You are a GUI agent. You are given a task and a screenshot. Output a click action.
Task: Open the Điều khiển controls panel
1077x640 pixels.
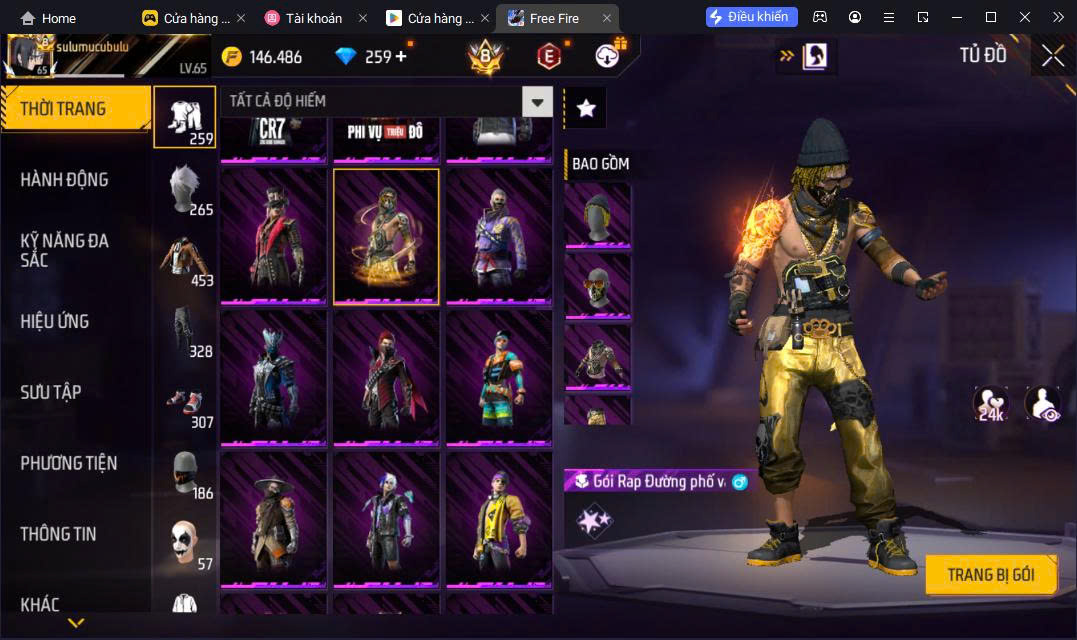click(752, 17)
